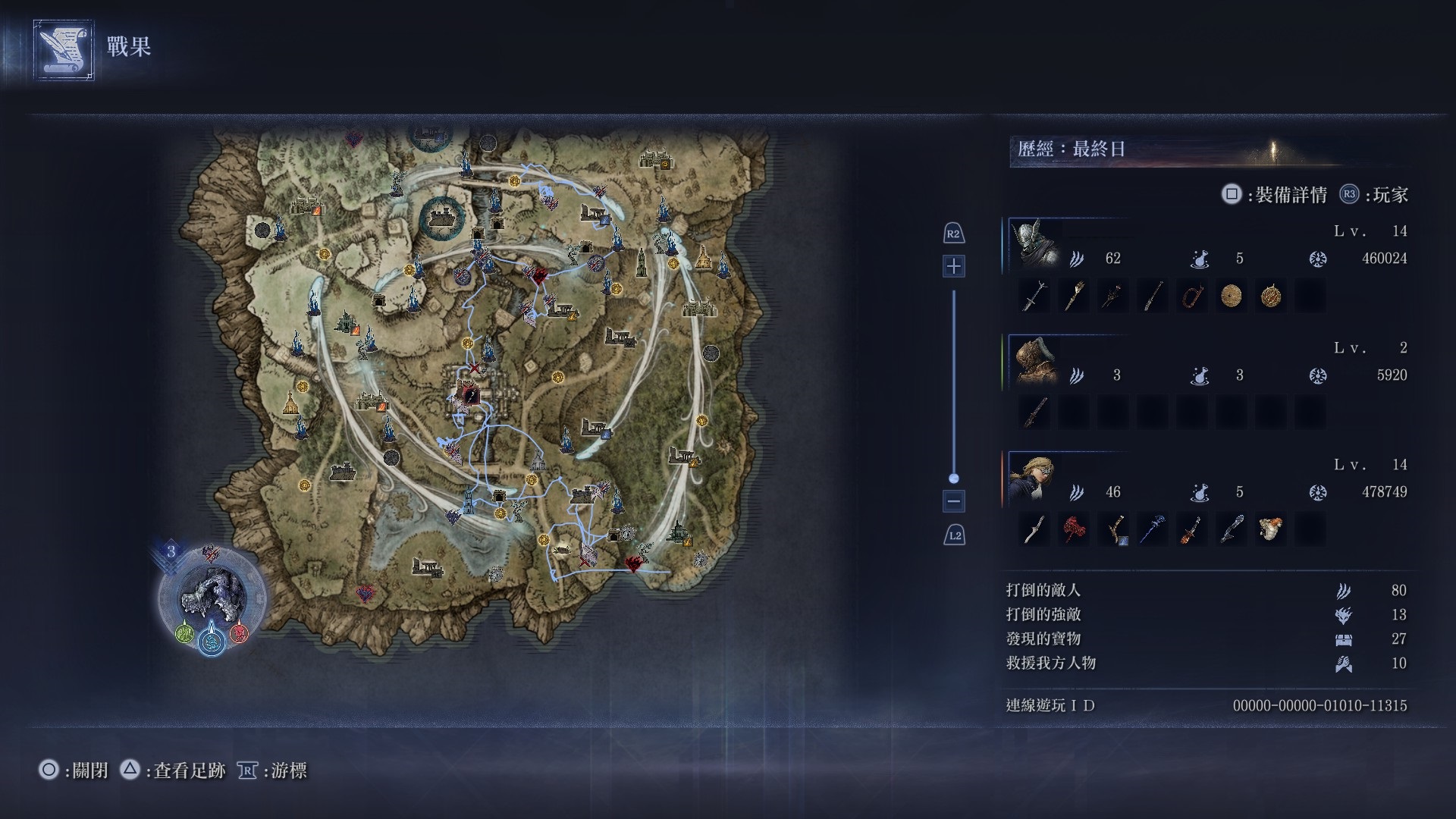Select the horned-helmet player portrait

[1036, 245]
